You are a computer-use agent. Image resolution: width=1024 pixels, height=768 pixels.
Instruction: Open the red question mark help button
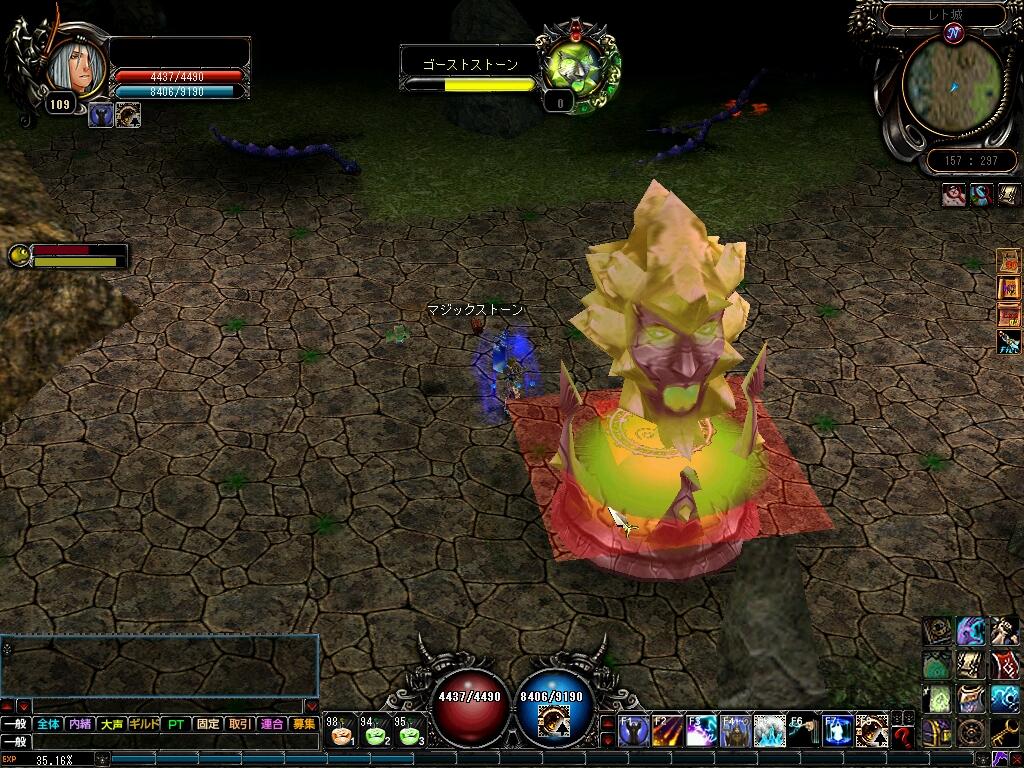(x=903, y=736)
